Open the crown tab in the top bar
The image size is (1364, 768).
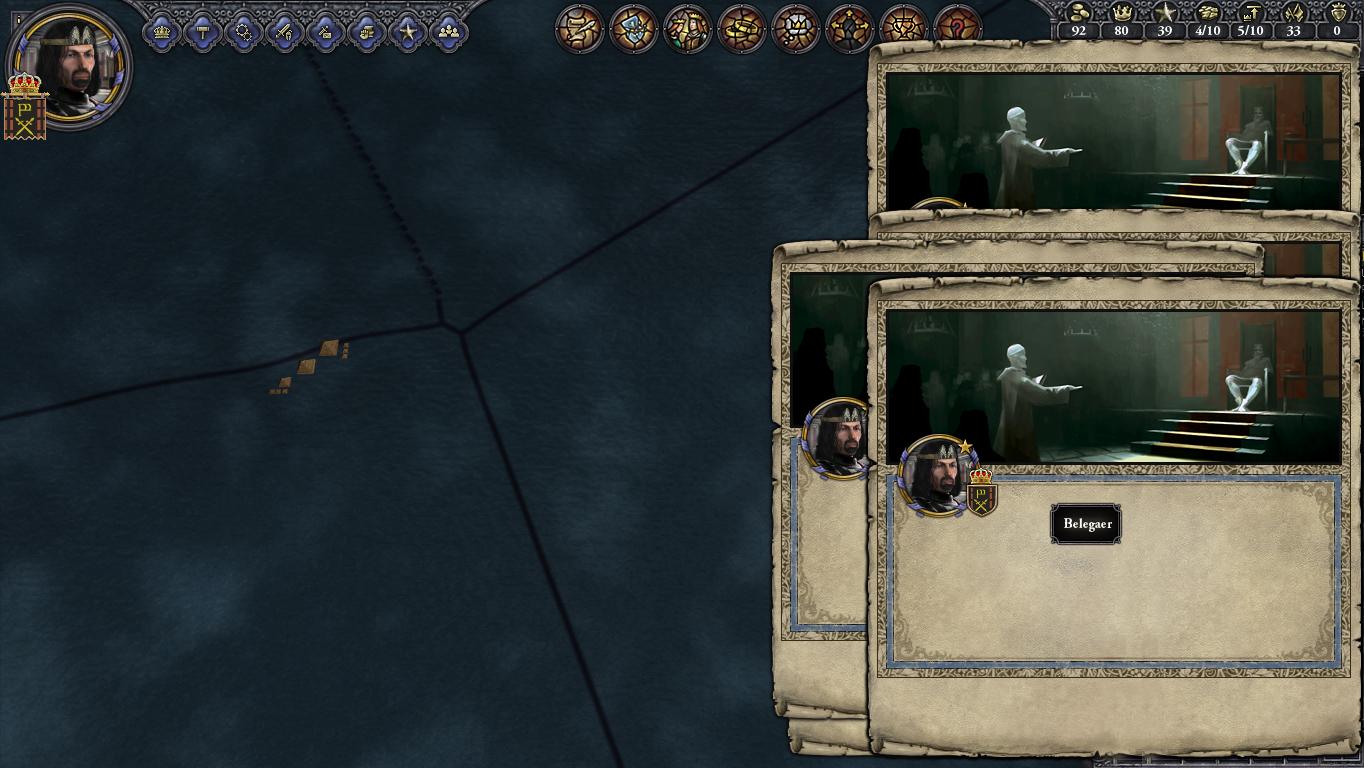click(x=162, y=32)
